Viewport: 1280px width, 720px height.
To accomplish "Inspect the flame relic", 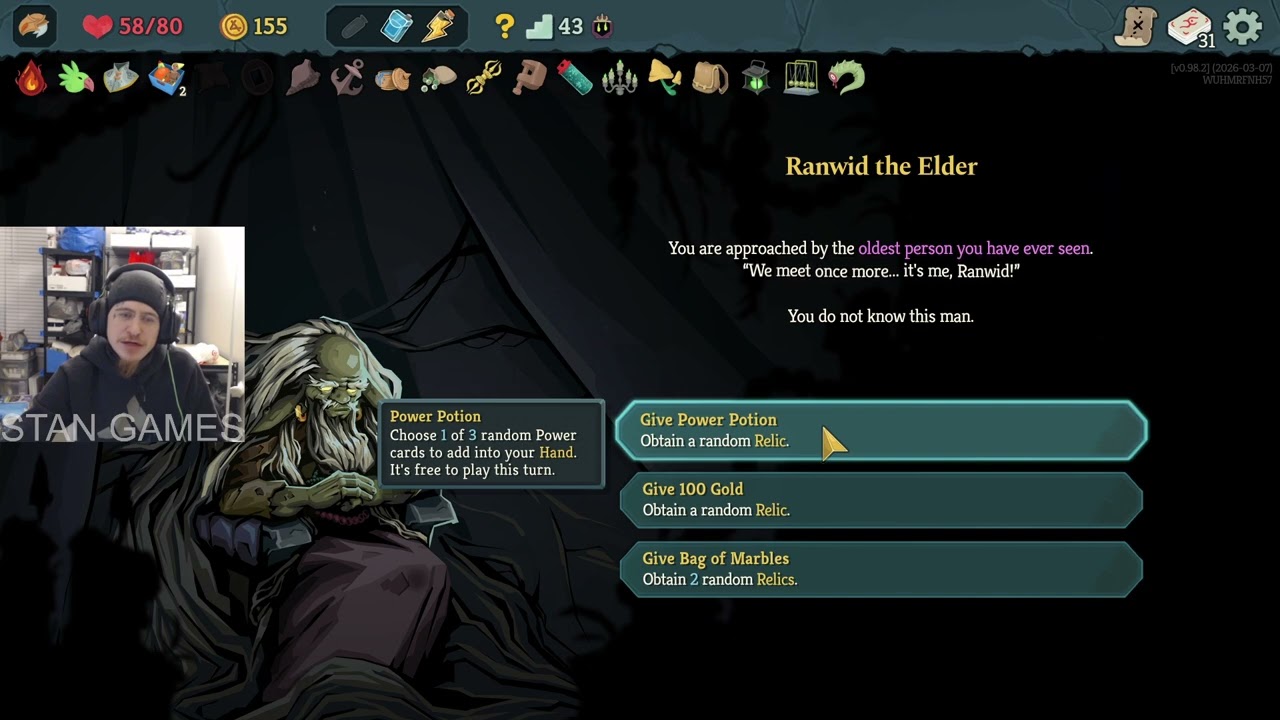I will [31, 78].
